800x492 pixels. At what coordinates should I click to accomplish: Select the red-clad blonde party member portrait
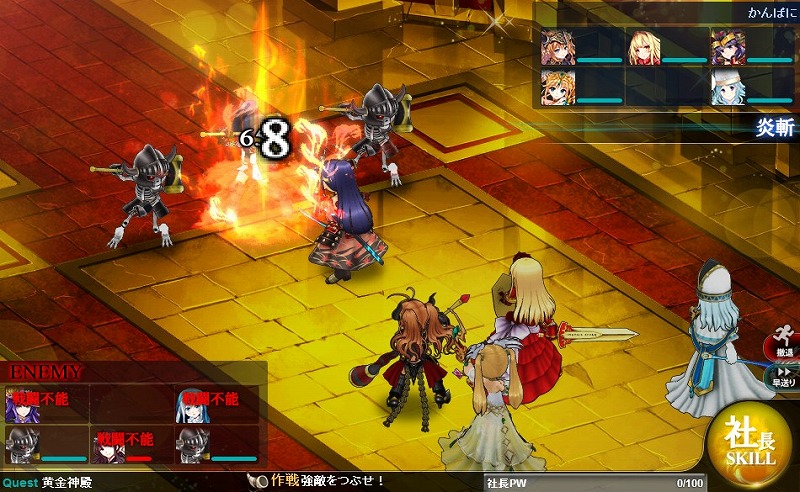coord(643,47)
